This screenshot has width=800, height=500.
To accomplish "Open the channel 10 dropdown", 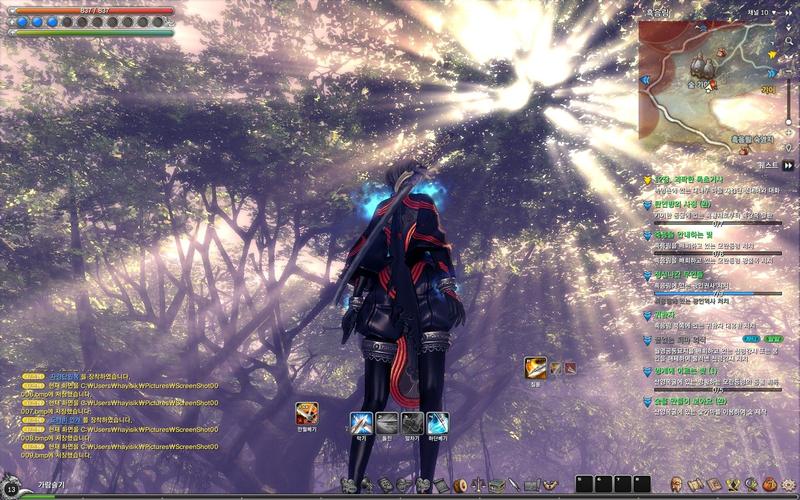I will click(763, 12).
